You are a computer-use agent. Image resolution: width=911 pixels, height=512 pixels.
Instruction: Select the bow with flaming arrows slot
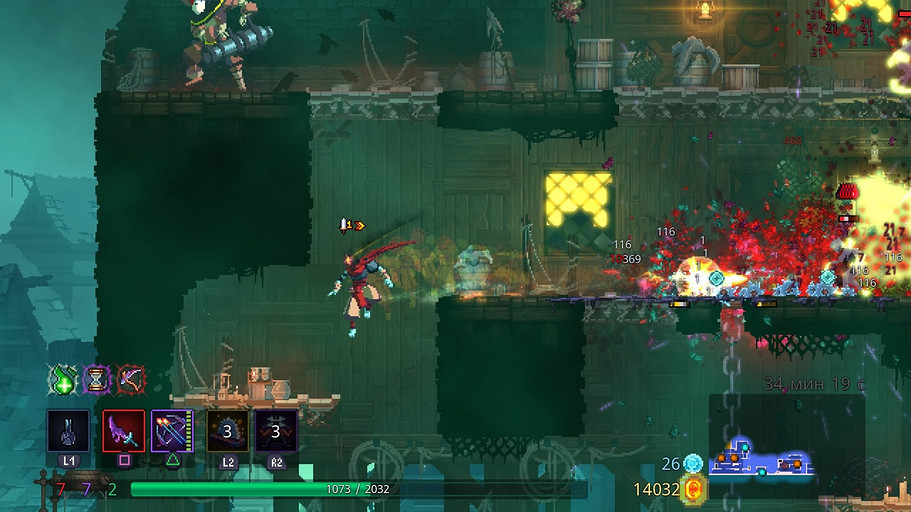173,431
